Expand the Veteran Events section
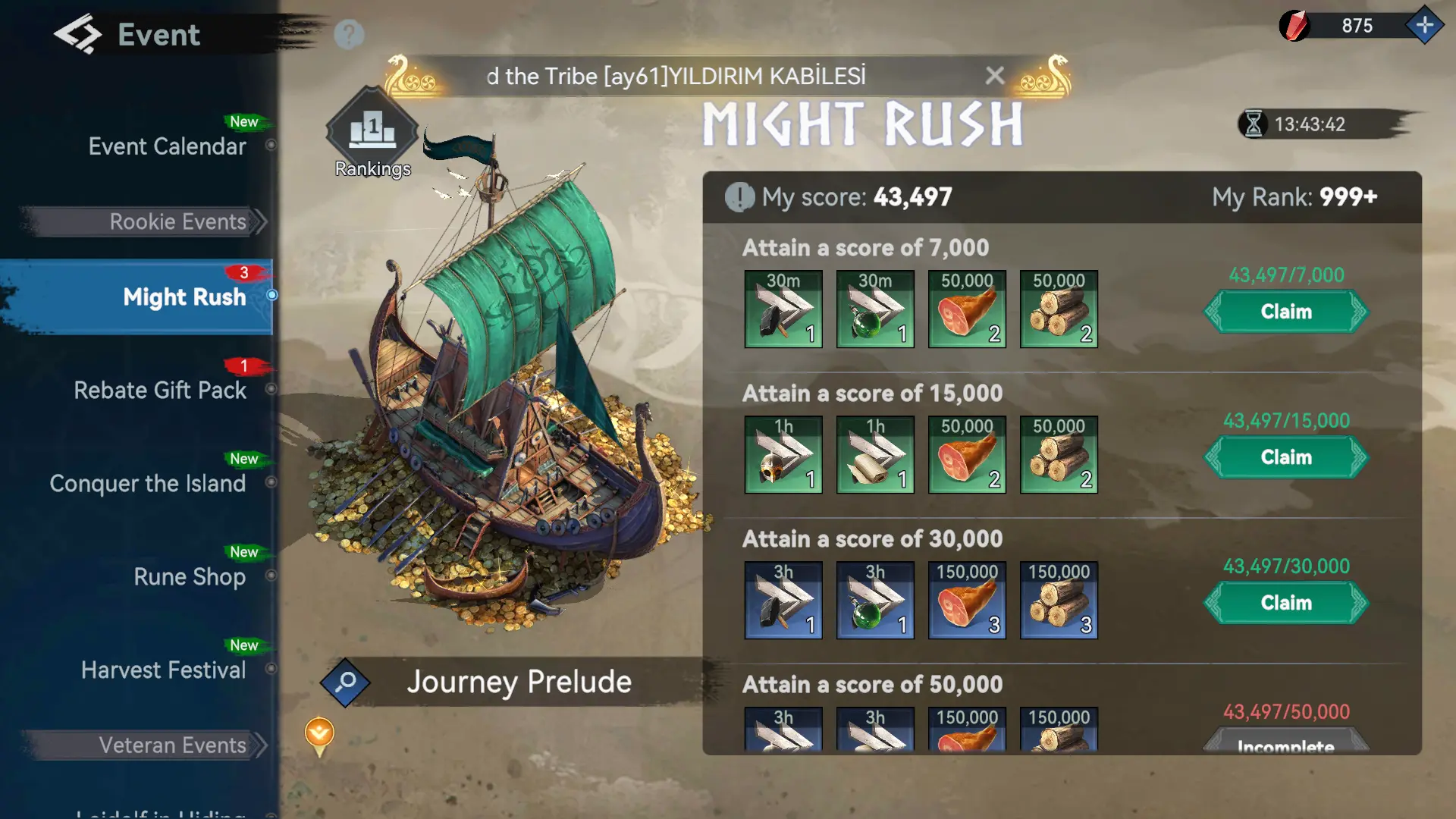This screenshot has height=819, width=1456. [172, 745]
